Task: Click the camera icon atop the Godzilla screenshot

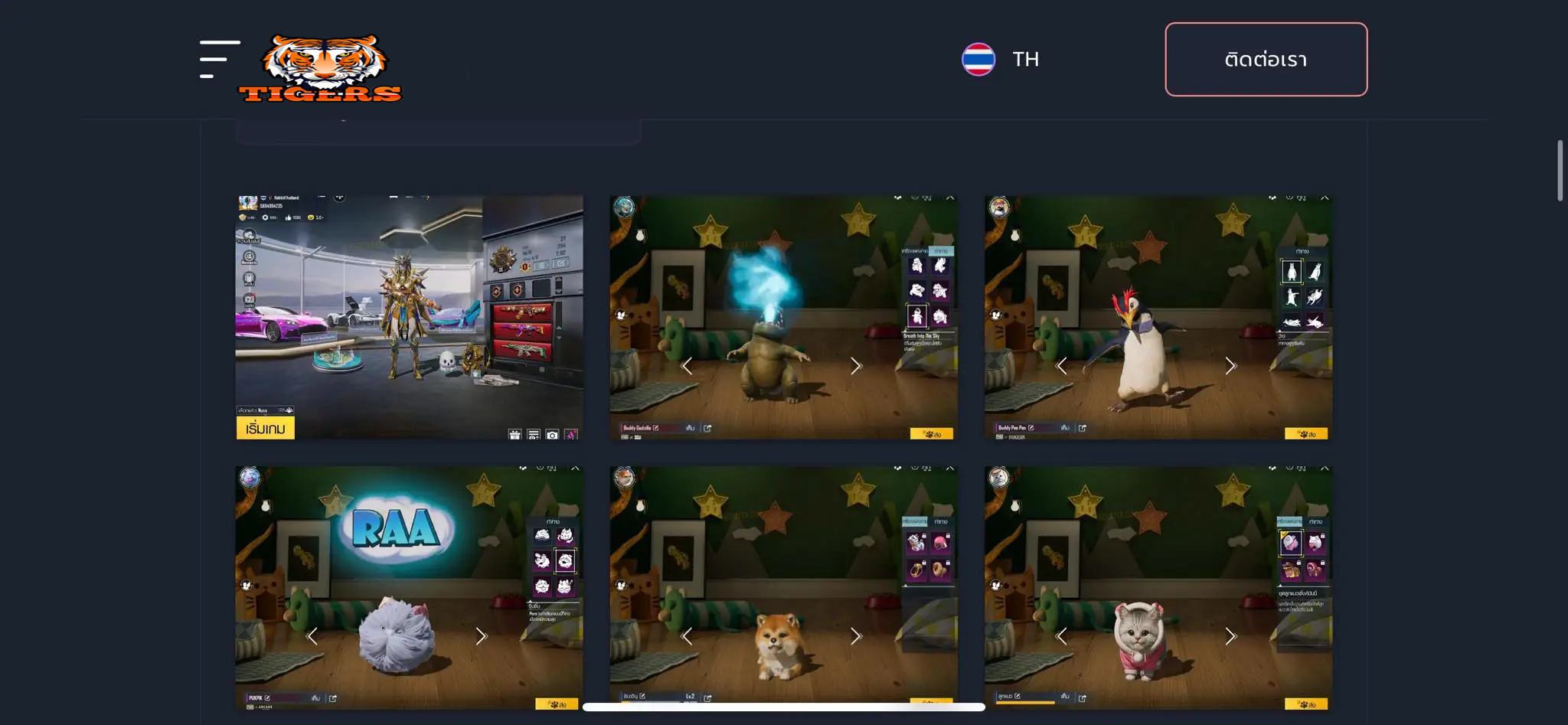Action: click(x=898, y=198)
